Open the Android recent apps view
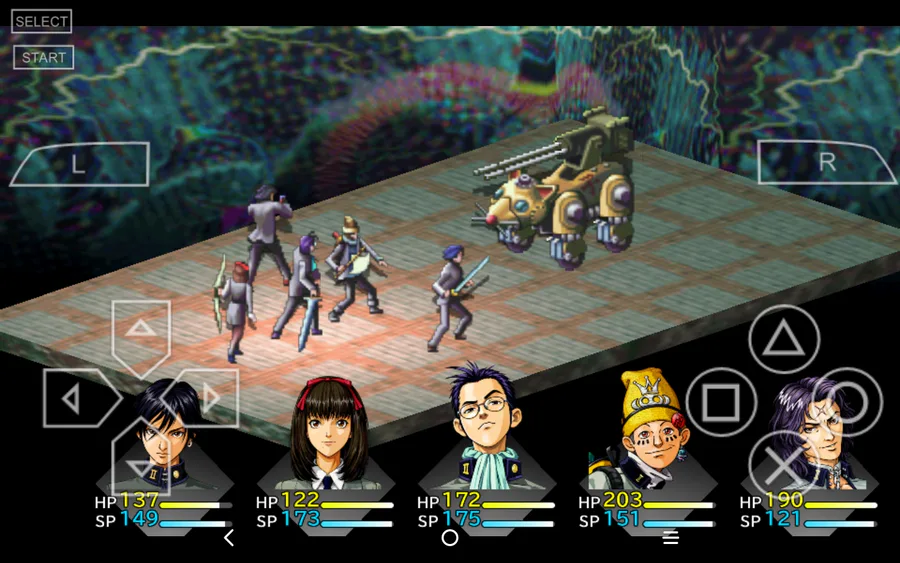This screenshot has height=563, width=900. click(671, 538)
